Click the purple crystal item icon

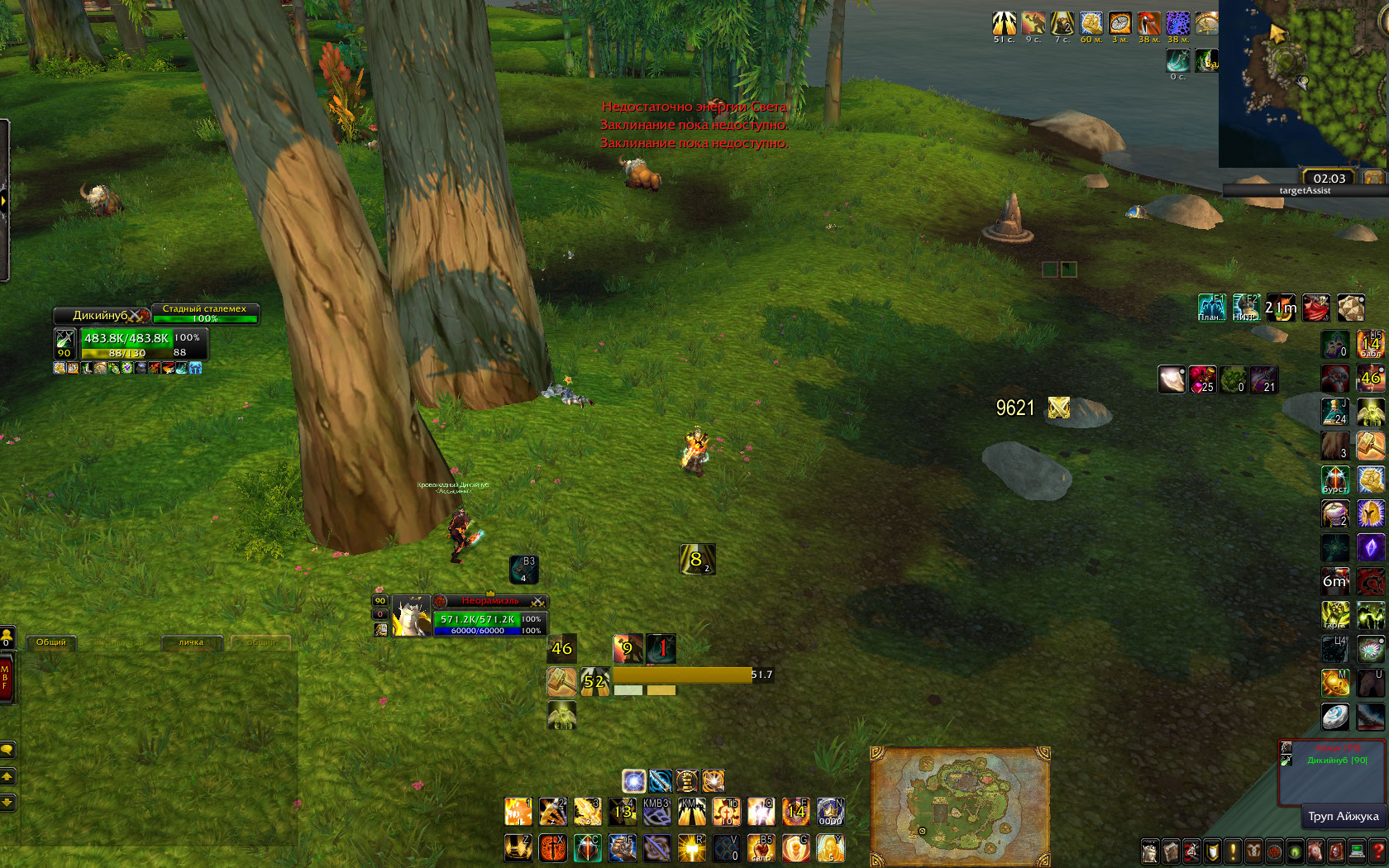click(x=1370, y=548)
